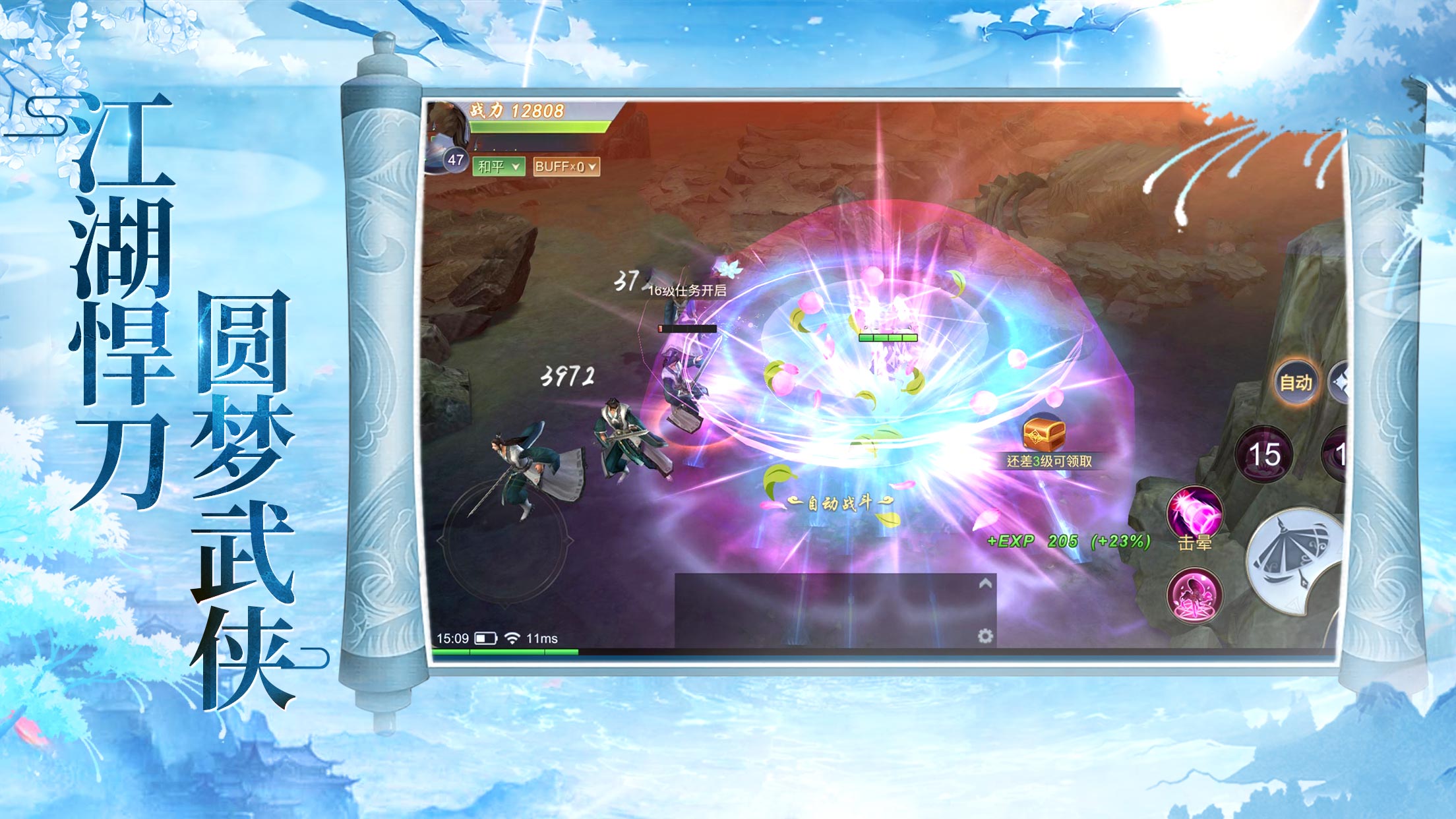Use the pink lotus skill icon
The image size is (1456, 819).
pos(1194,595)
